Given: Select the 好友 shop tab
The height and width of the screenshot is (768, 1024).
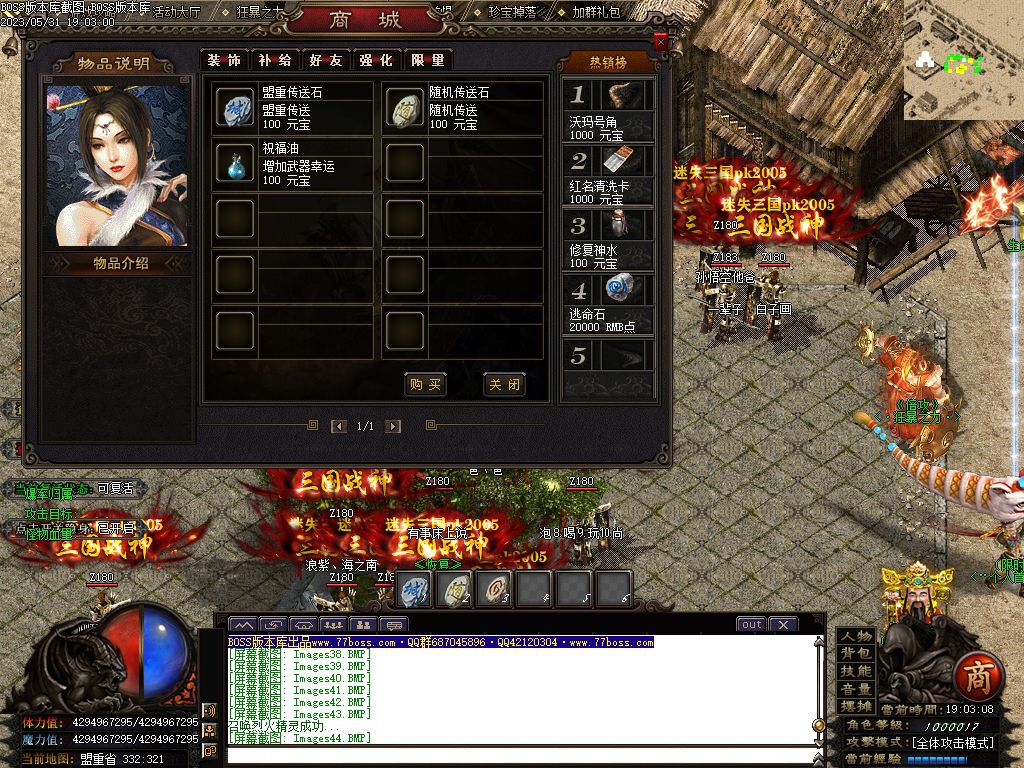Looking at the screenshot, I should (326, 60).
